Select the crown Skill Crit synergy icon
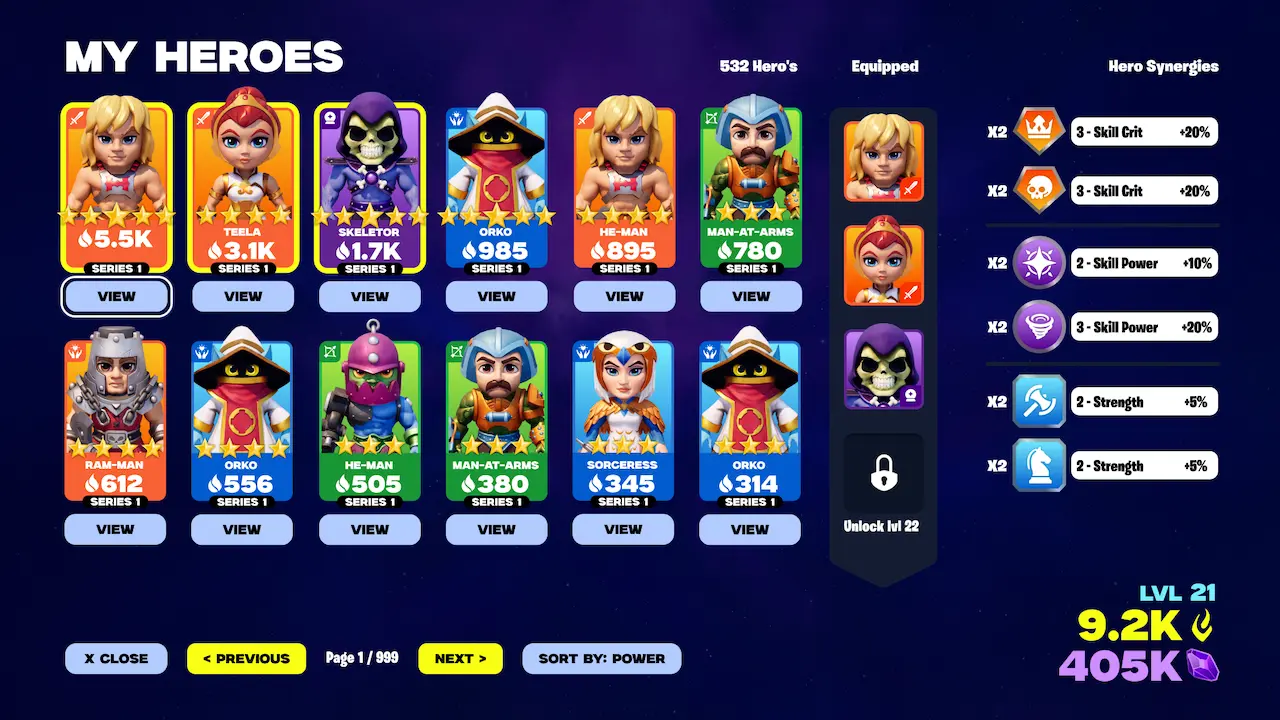 1038,131
